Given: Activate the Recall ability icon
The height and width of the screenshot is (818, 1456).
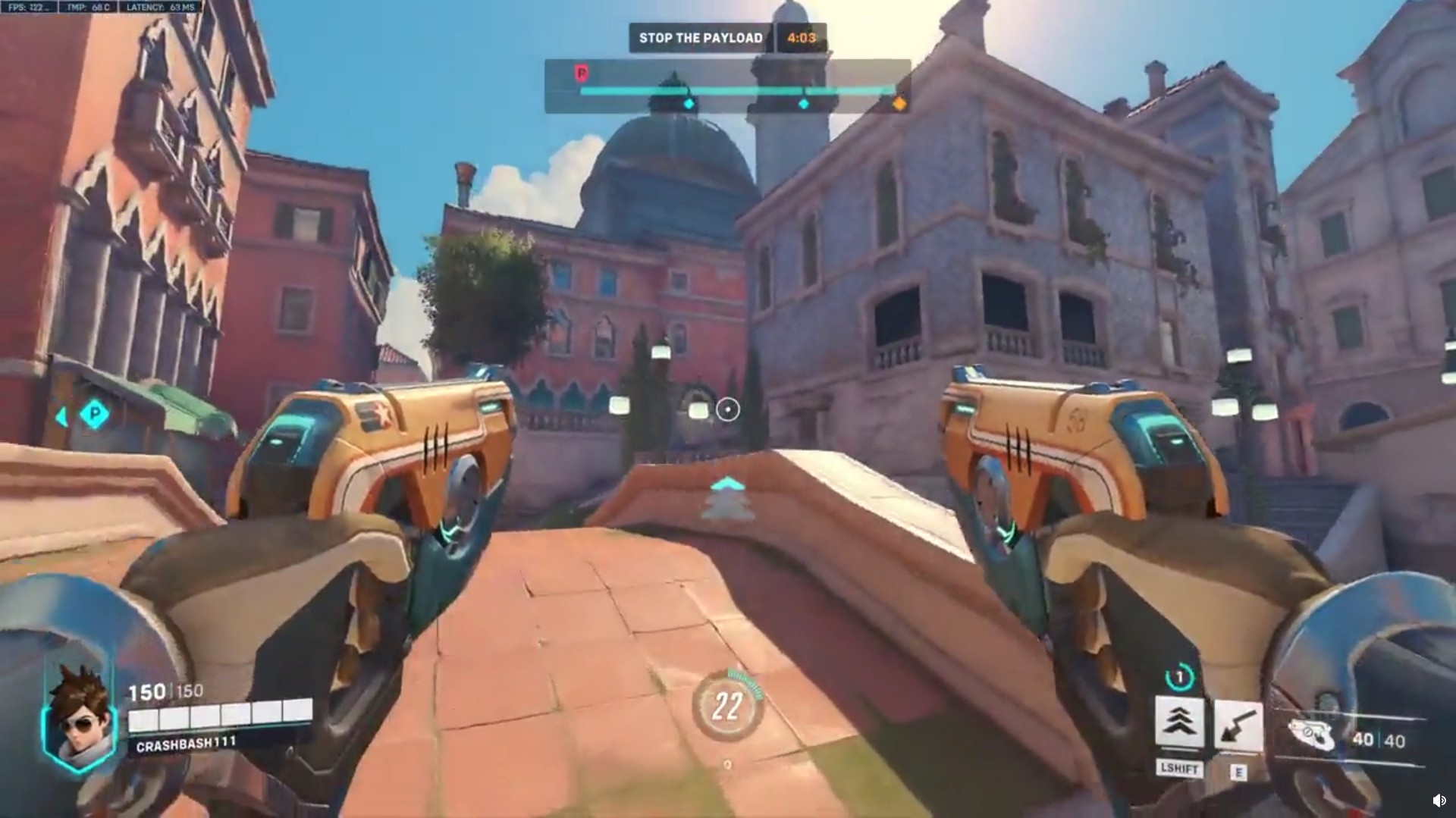Looking at the screenshot, I should [x=1238, y=726].
